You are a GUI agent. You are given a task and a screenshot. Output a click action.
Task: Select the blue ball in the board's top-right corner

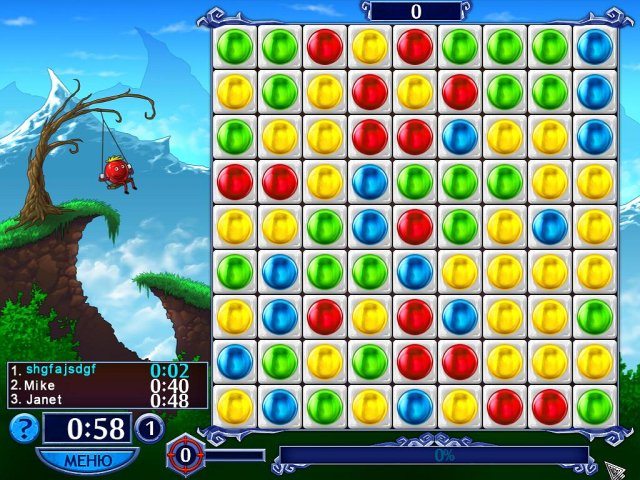click(x=595, y=46)
